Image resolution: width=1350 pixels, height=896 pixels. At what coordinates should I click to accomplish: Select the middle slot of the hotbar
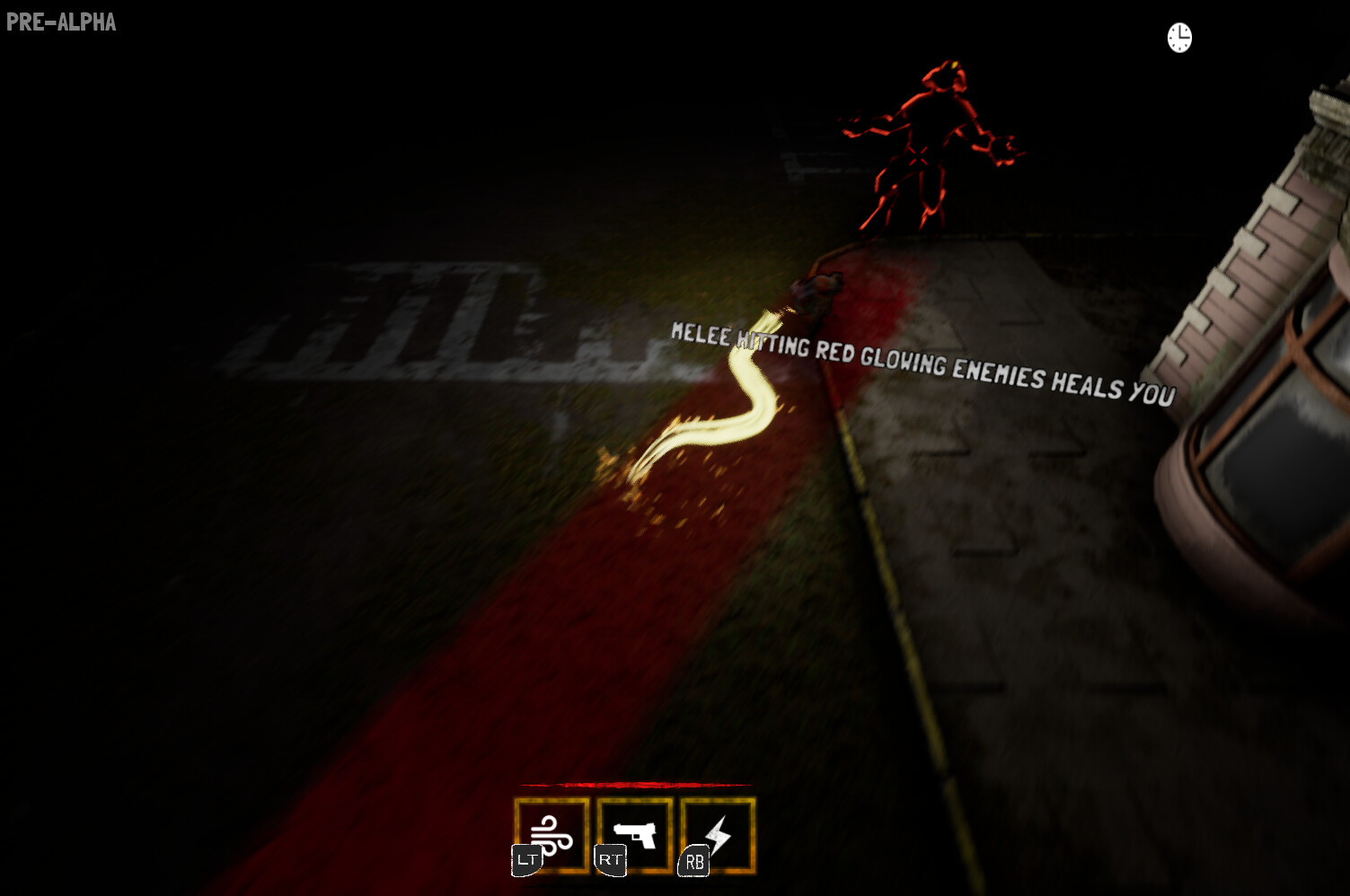(636, 835)
